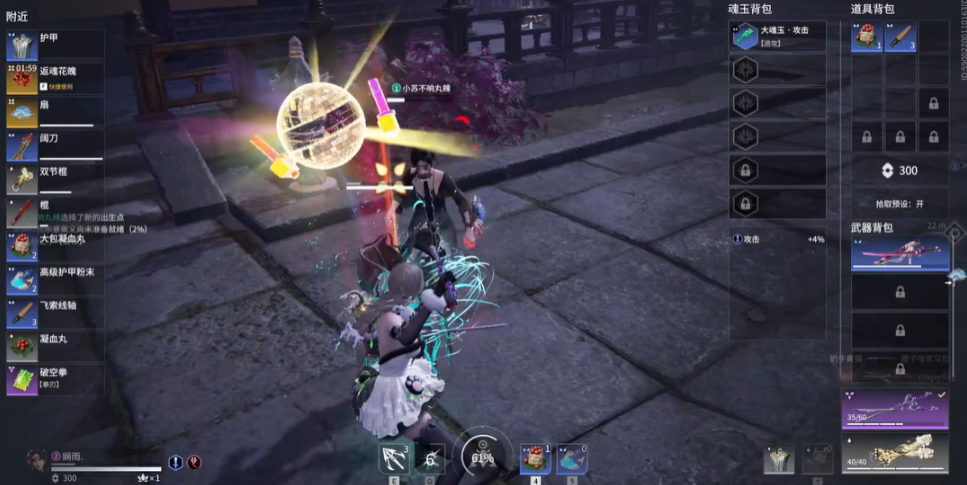Screen dimensions: 967x485
Task: Pick up the 返魂花魄 item
Action: point(55,78)
